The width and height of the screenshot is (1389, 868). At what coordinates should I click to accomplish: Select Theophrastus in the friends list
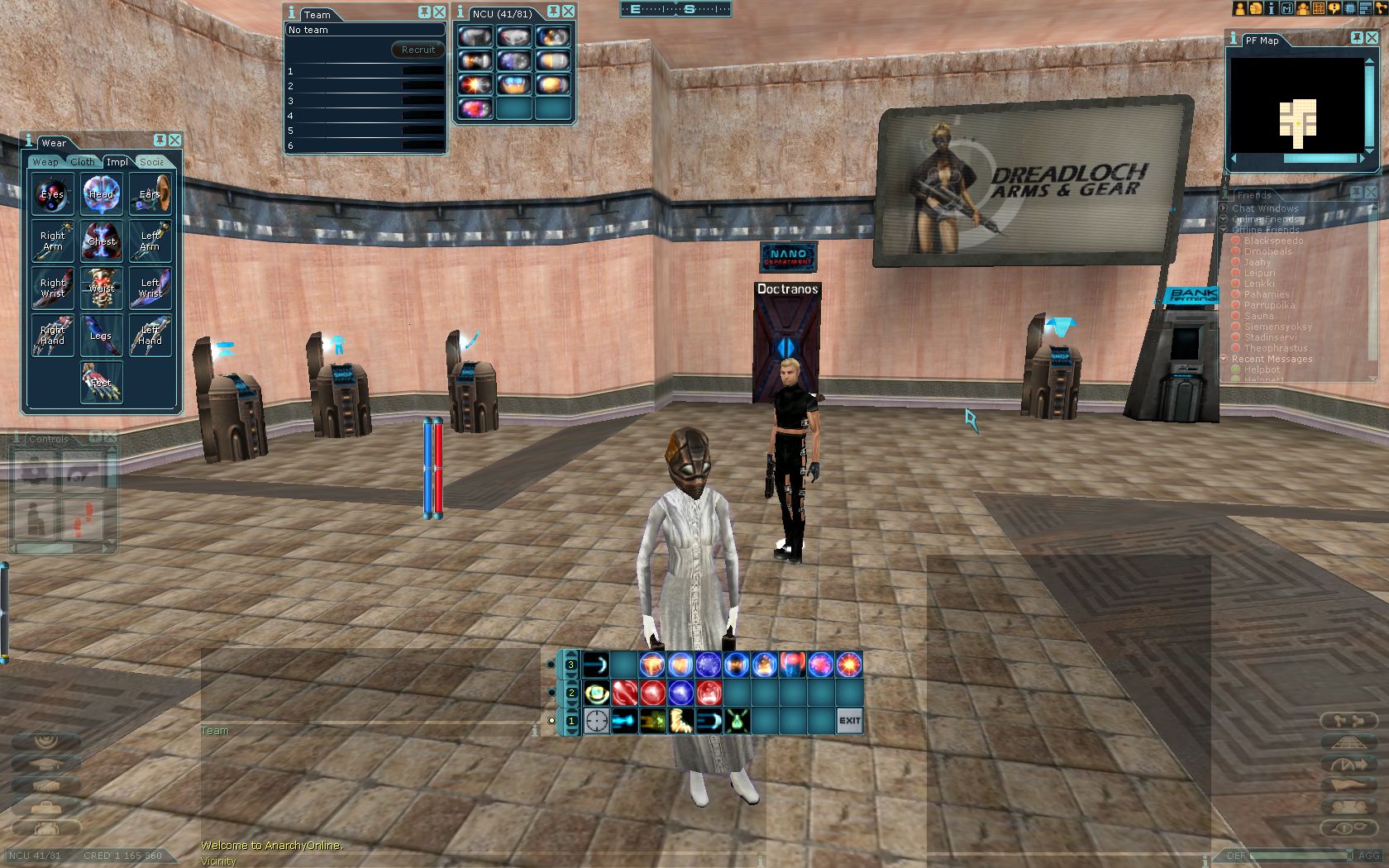pyautogui.click(x=1276, y=348)
